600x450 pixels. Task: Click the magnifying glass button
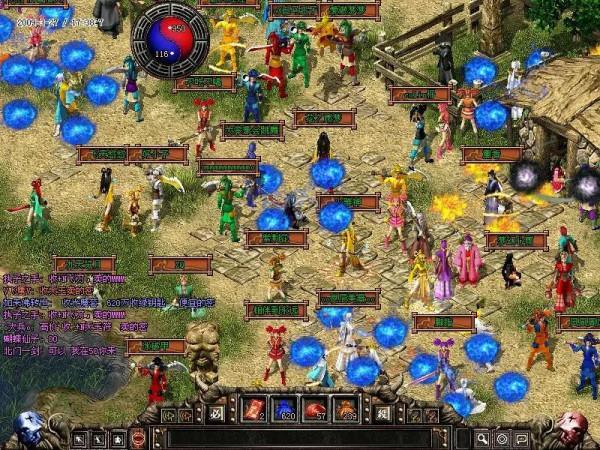(482, 438)
